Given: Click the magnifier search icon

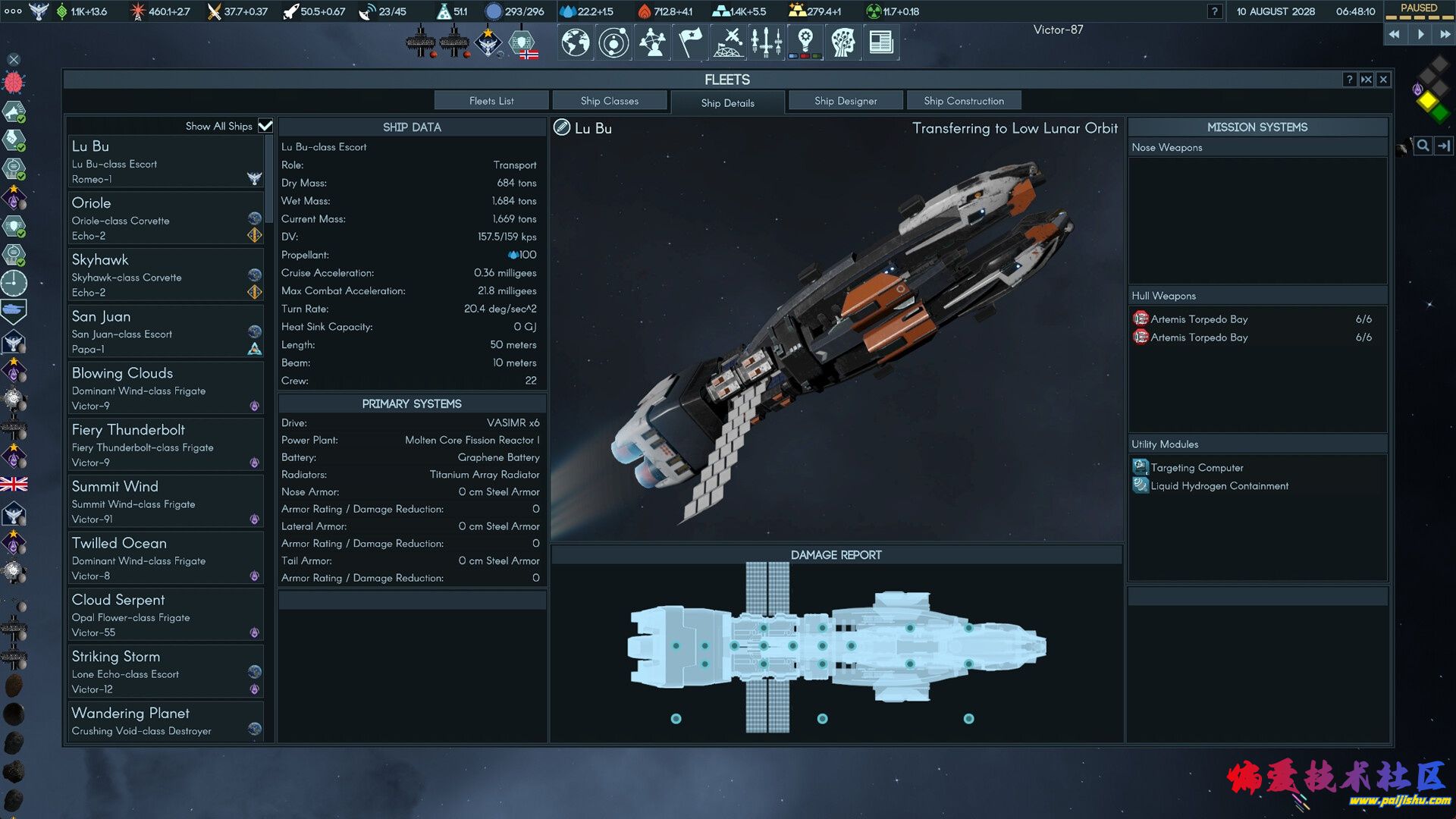Looking at the screenshot, I should 1423,146.
